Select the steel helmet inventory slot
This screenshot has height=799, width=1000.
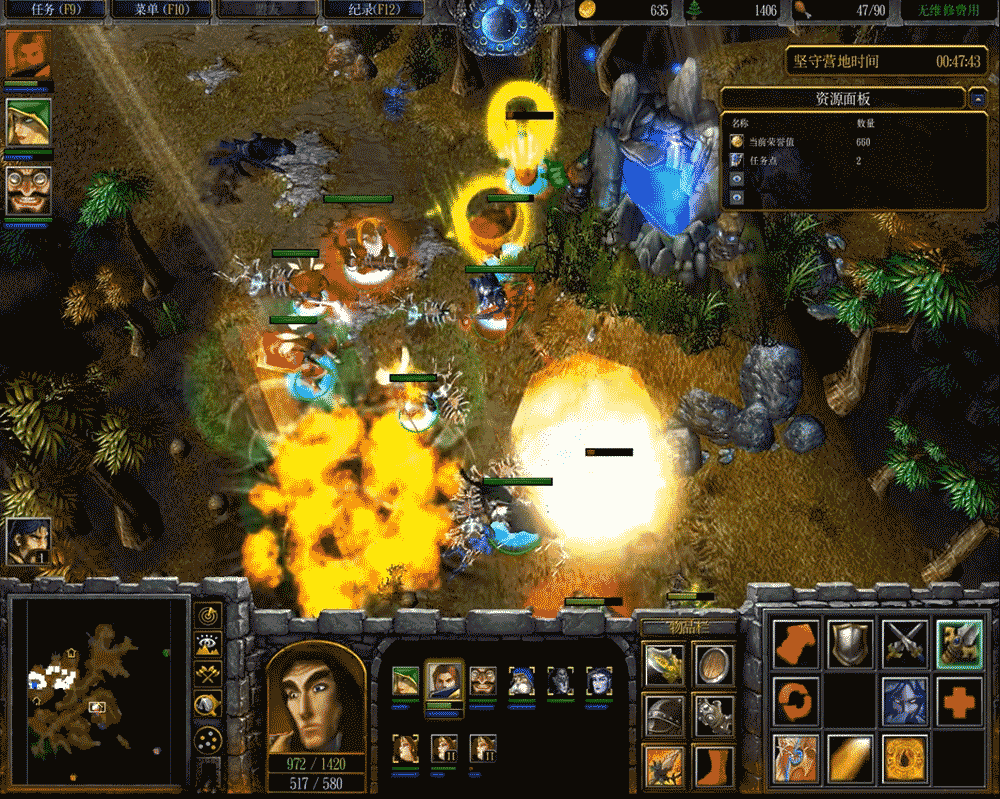pos(664,714)
